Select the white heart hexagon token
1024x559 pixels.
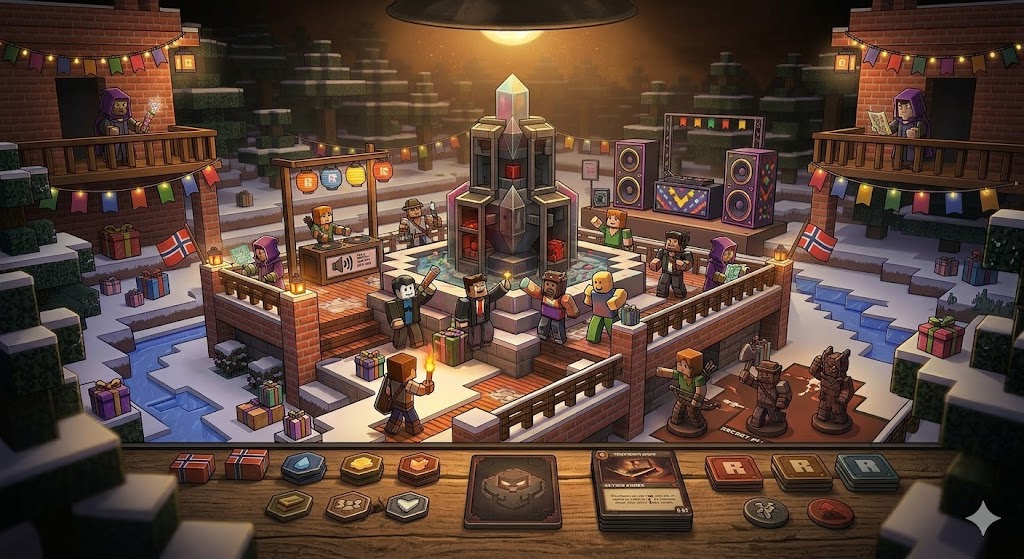407,506
